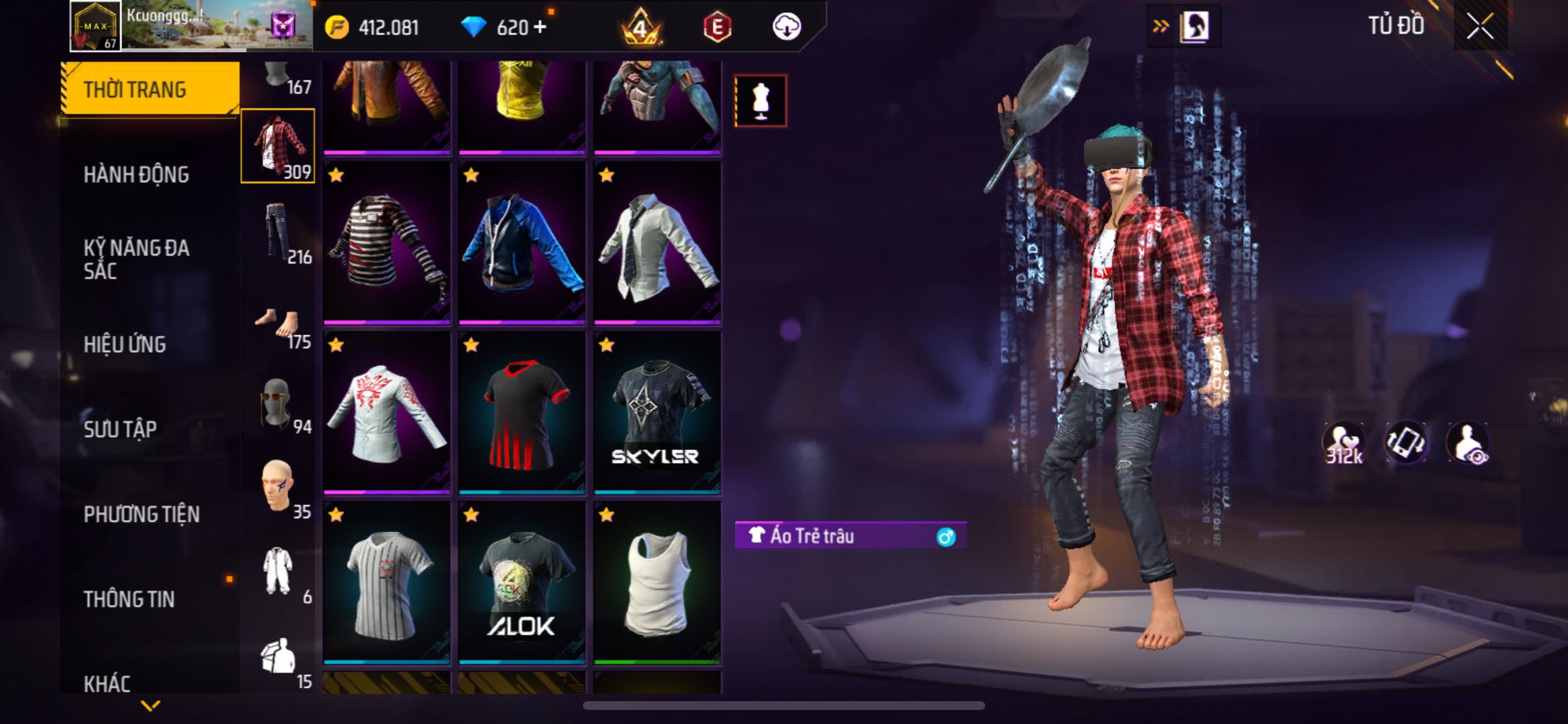This screenshot has width=1568, height=724.
Task: Show the Thông Tin tab
Action: coord(129,599)
